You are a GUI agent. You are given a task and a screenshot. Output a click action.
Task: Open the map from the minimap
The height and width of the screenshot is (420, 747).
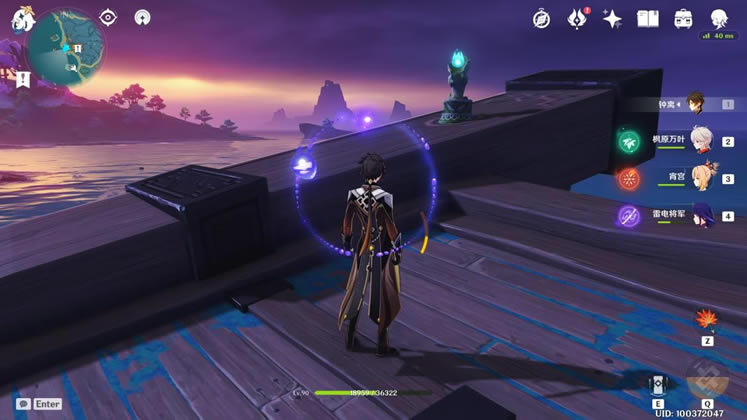66,47
